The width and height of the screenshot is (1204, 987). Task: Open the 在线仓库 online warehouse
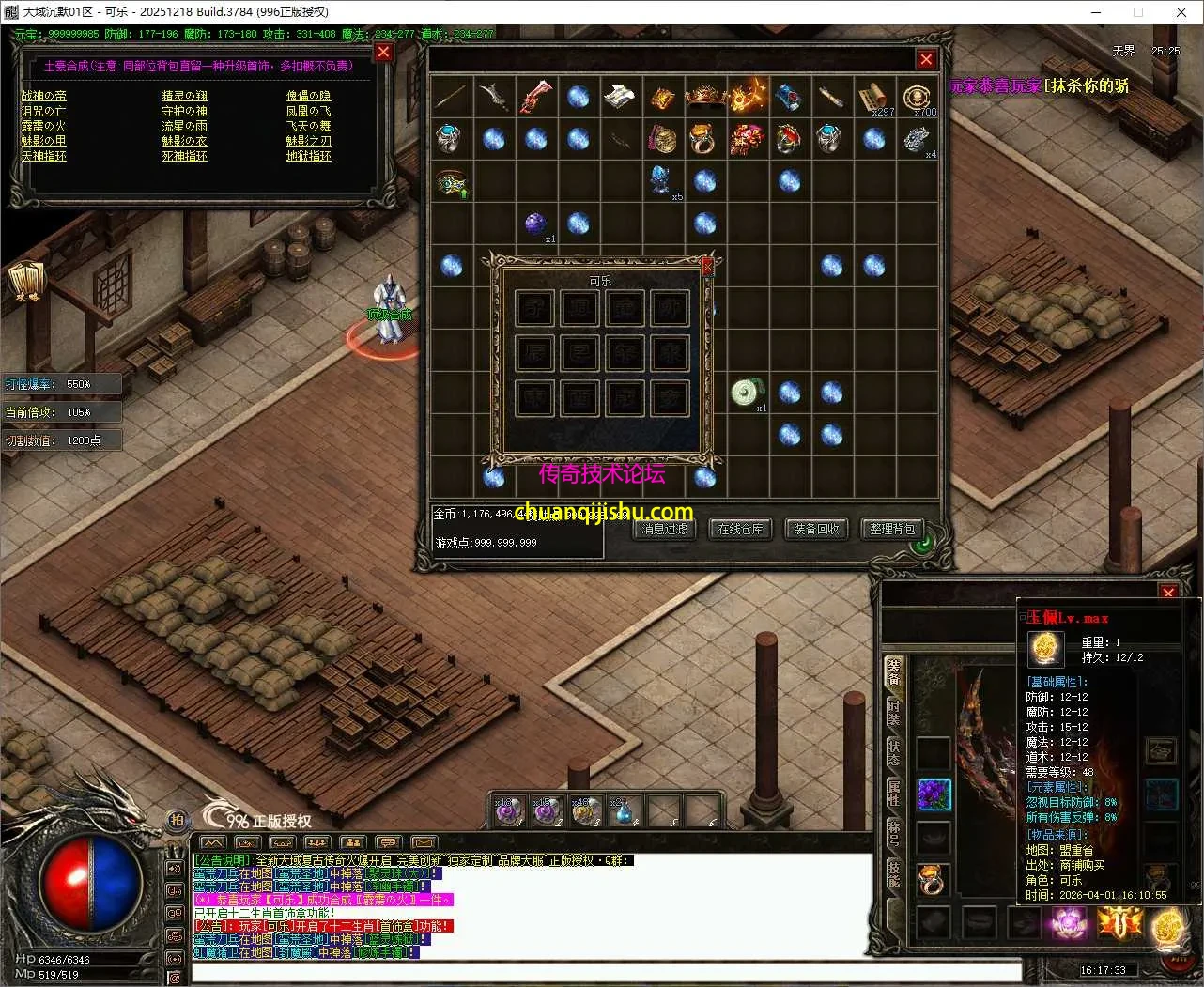tap(740, 529)
